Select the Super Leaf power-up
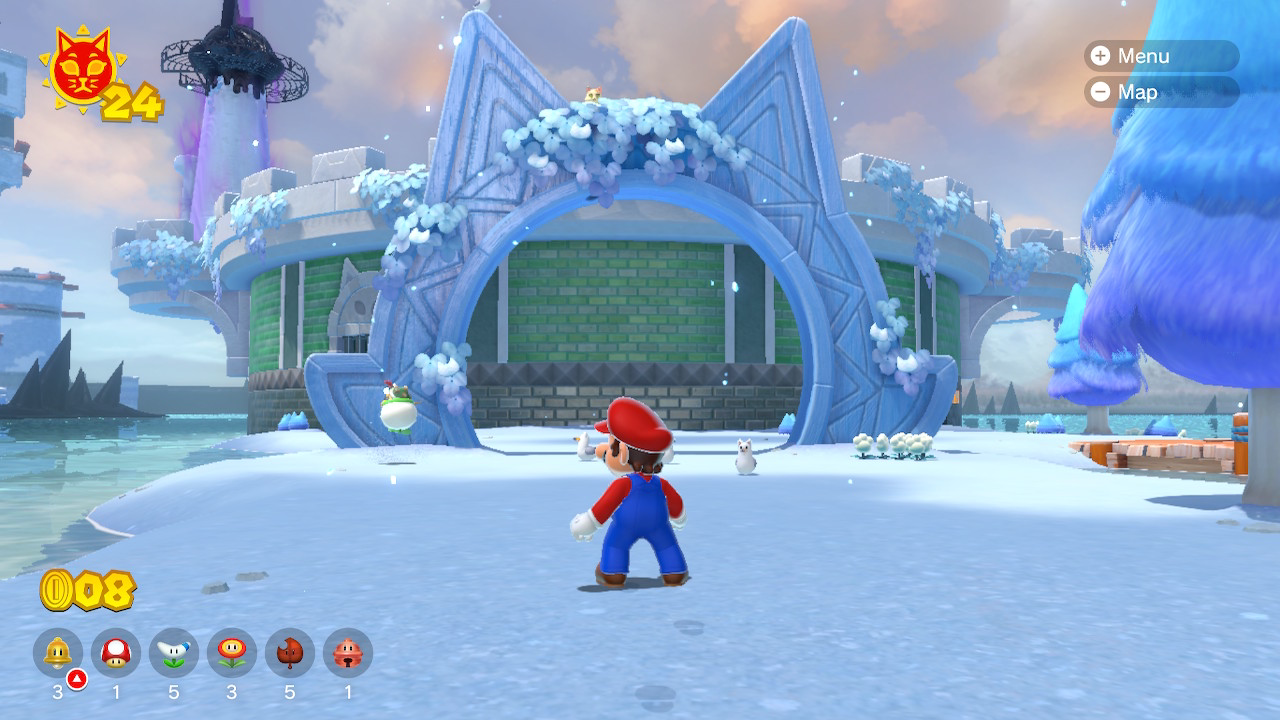This screenshot has height=720, width=1280. [x=290, y=653]
